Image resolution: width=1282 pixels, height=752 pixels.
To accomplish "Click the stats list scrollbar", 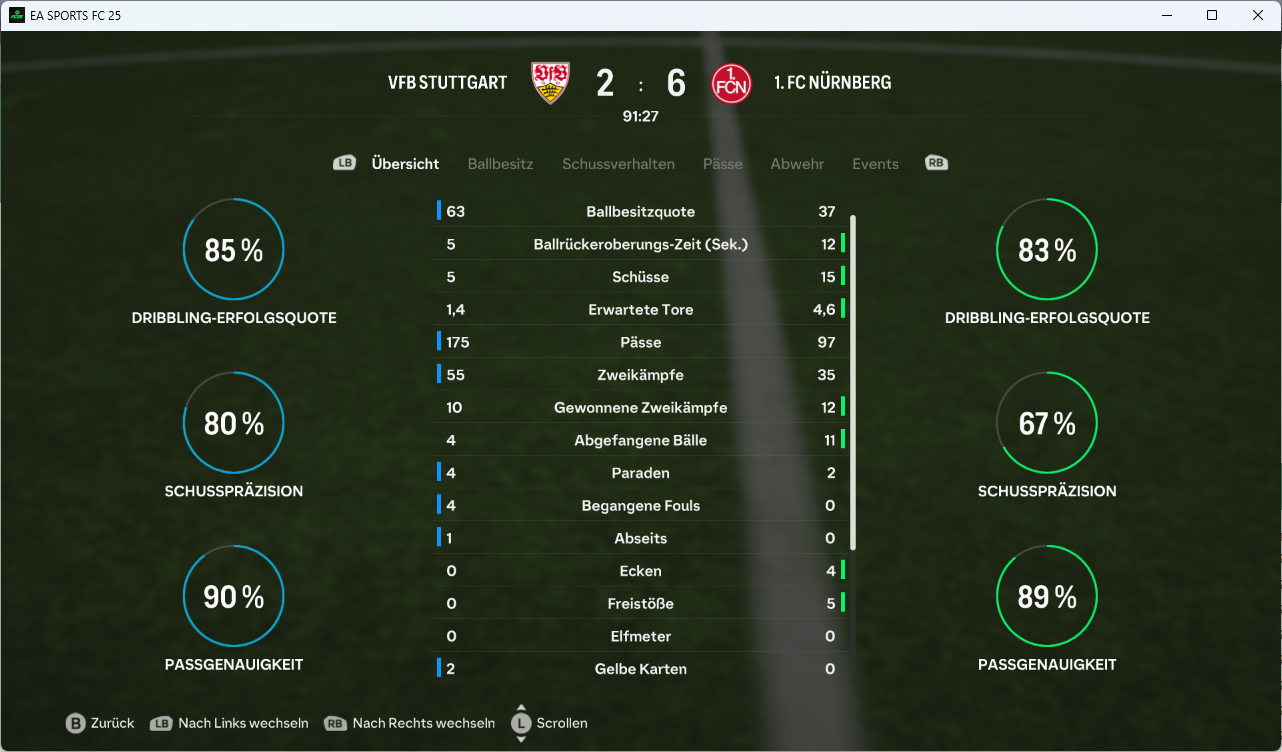I will pyautogui.click(x=853, y=381).
